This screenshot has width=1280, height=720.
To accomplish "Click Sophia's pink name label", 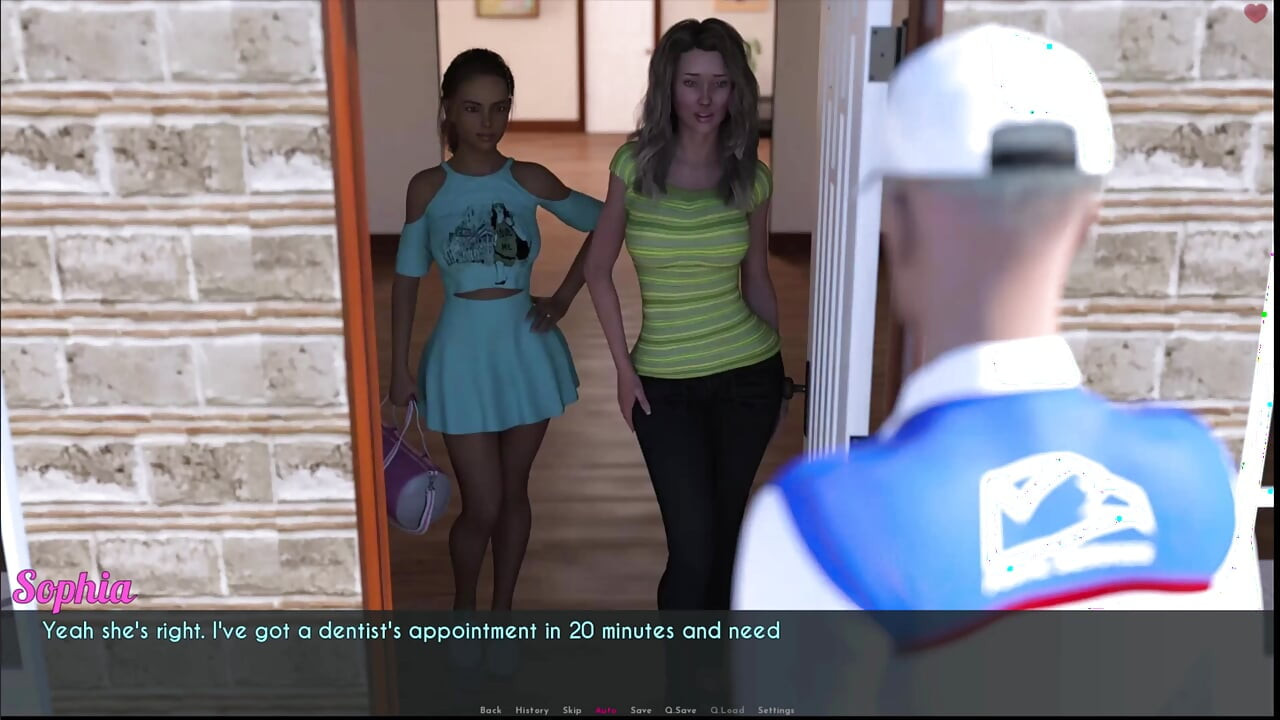I will point(76,588).
